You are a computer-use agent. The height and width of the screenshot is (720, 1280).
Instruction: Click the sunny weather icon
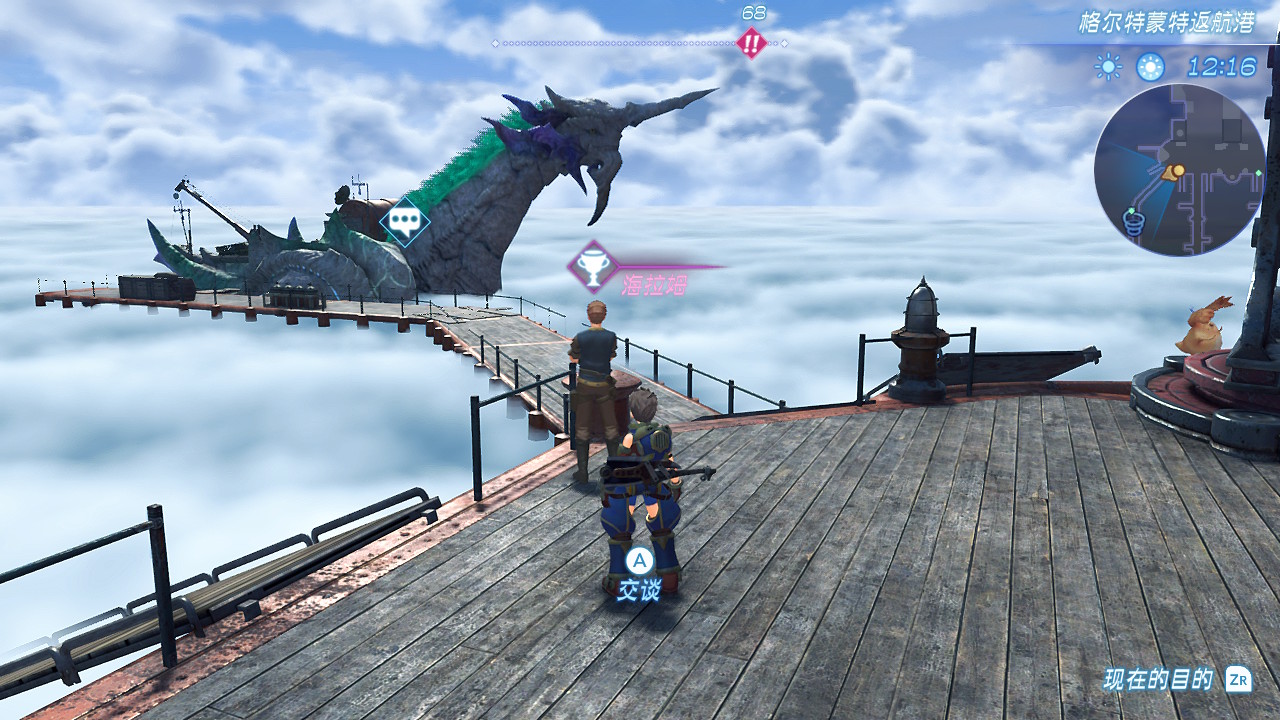(x=1108, y=67)
